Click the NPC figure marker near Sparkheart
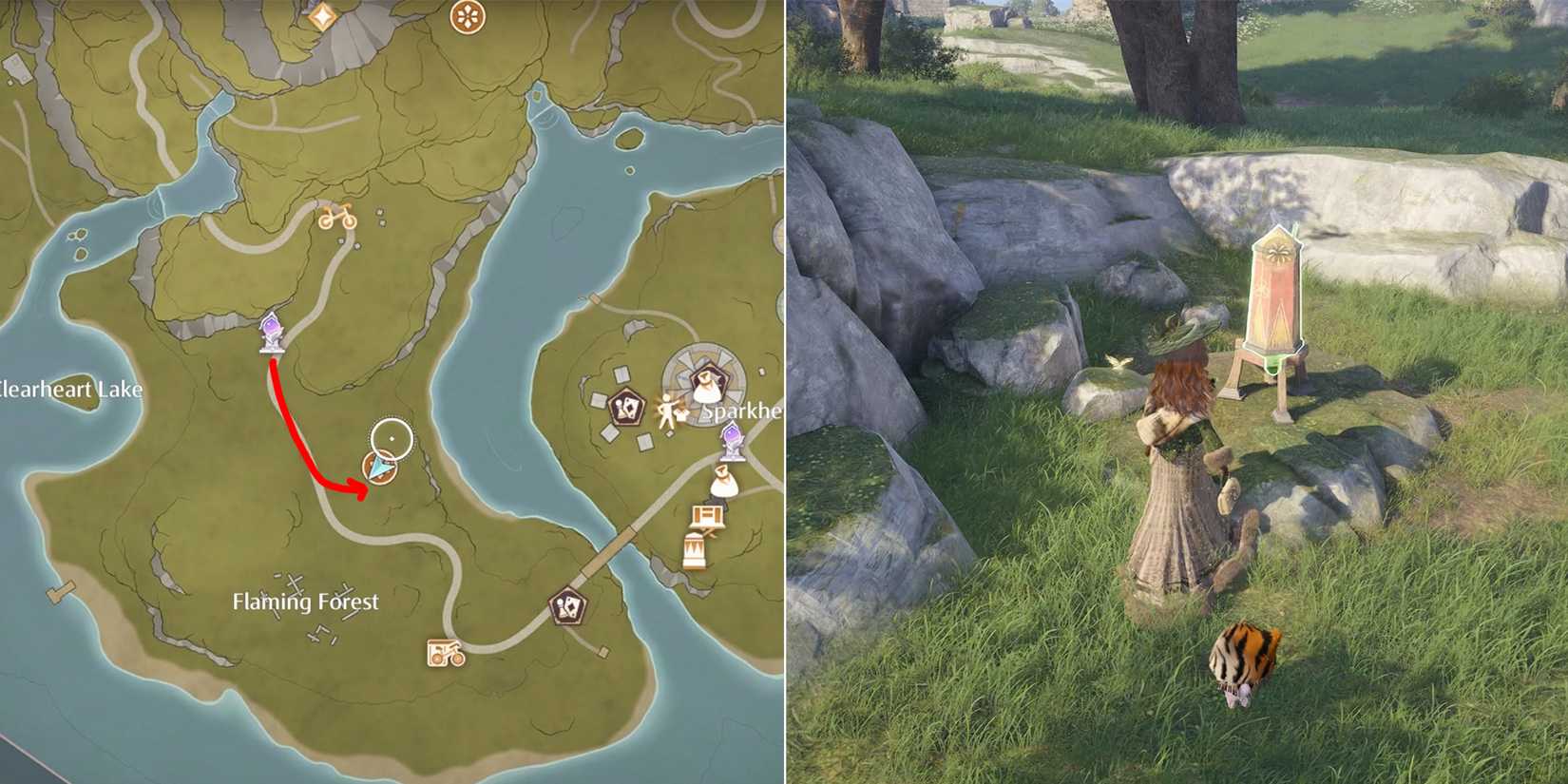Screen dimensions: 1568x784 pyautogui.click(x=669, y=411)
